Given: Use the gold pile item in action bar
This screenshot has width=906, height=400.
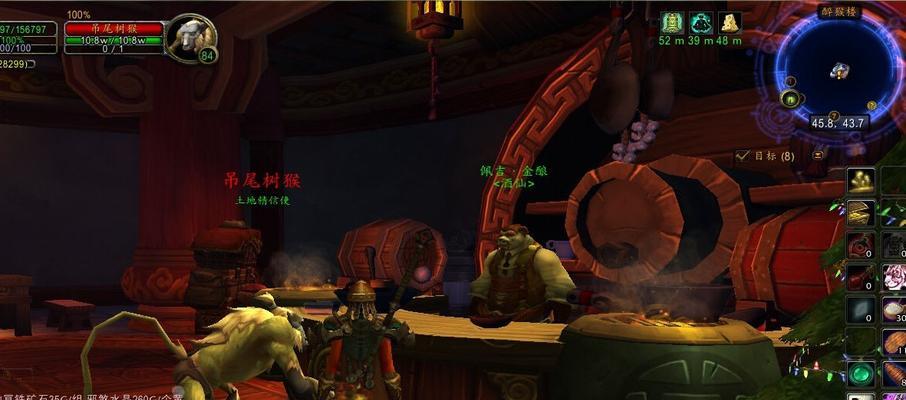Looking at the screenshot, I should (861, 181).
